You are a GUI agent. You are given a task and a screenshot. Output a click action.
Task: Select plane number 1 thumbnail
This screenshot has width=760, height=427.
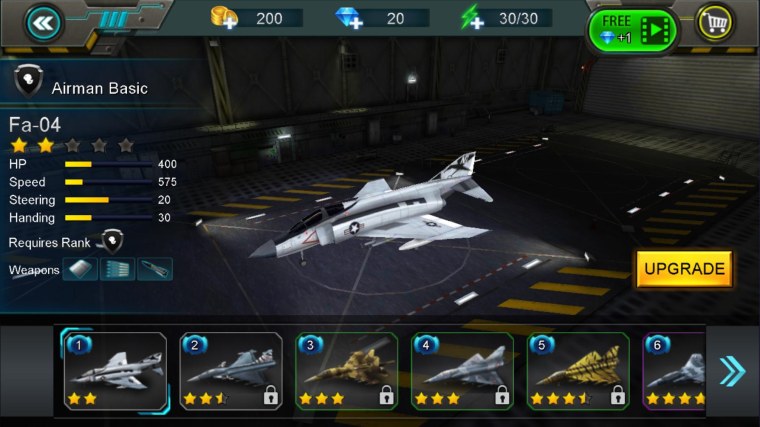pos(116,372)
